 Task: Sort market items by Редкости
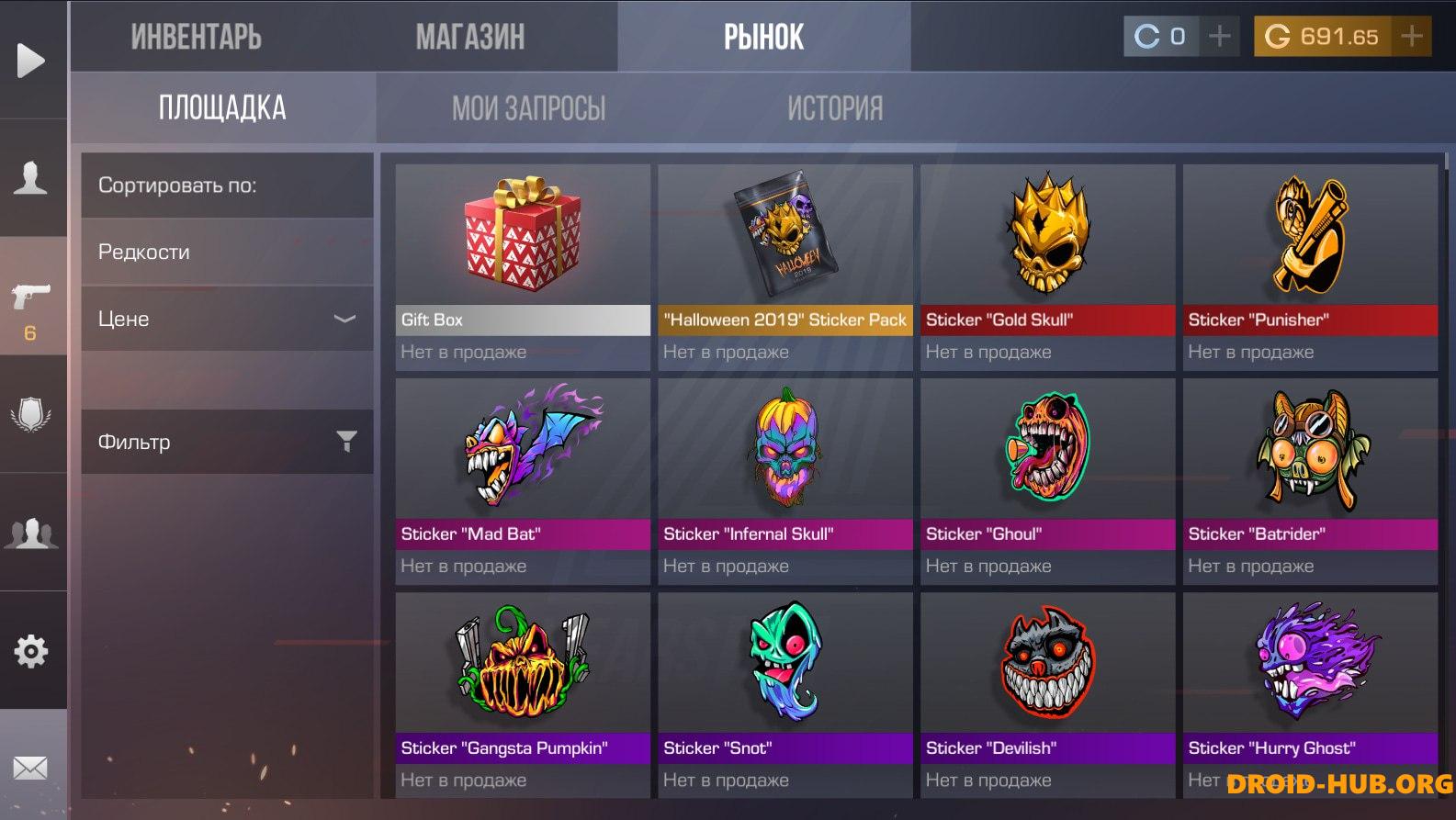(227, 252)
